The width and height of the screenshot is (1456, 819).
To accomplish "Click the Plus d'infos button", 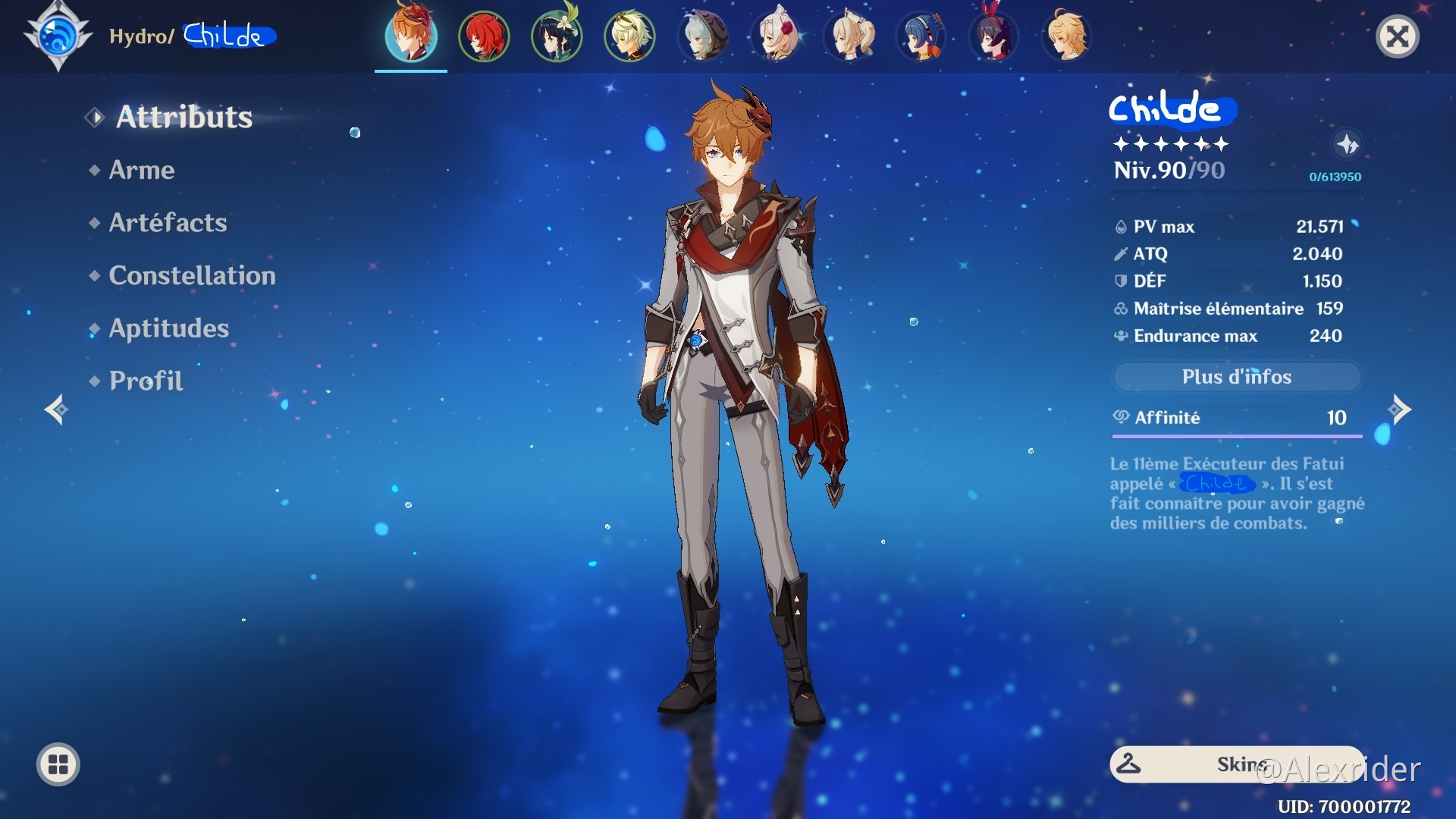I will click(x=1236, y=377).
